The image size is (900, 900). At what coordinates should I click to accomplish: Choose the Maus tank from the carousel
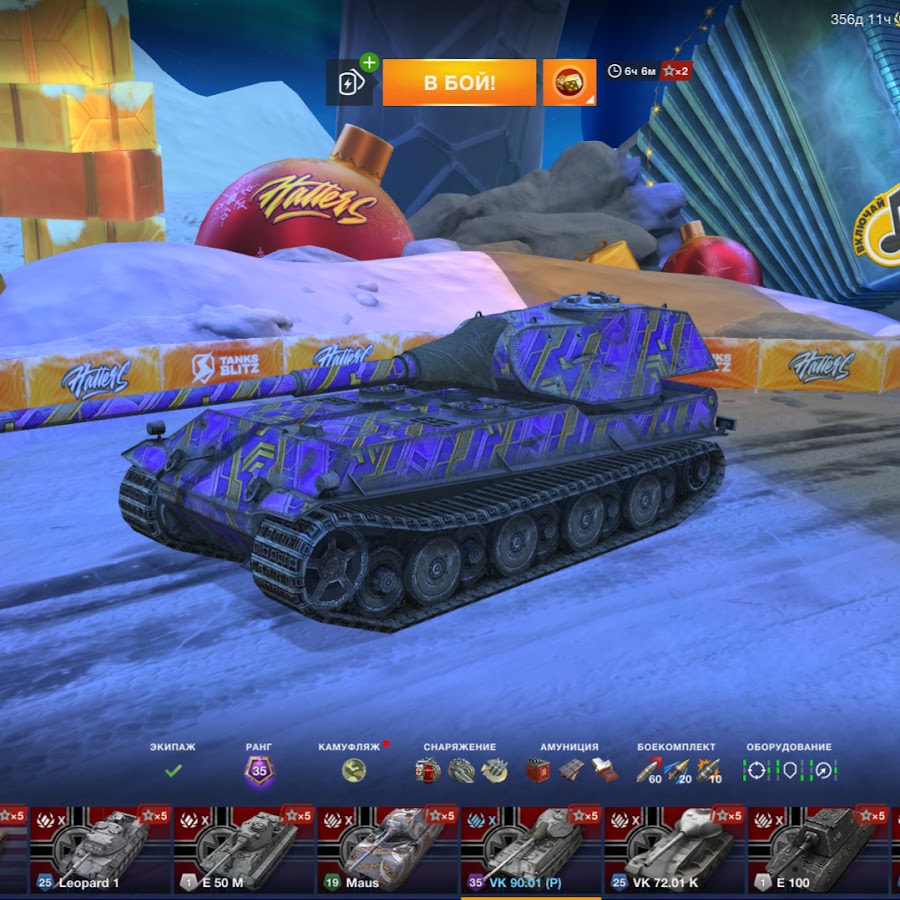point(388,850)
